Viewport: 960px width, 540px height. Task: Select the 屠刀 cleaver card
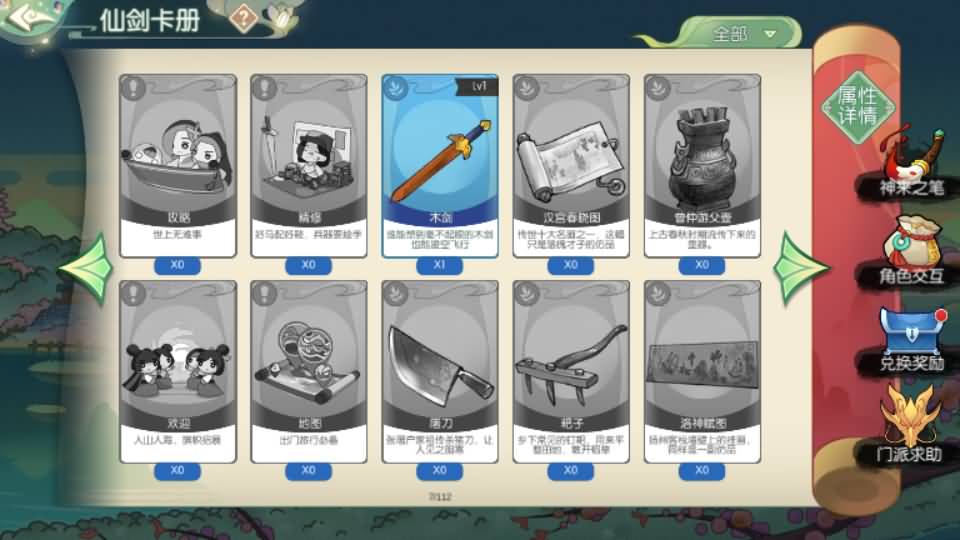(x=440, y=370)
